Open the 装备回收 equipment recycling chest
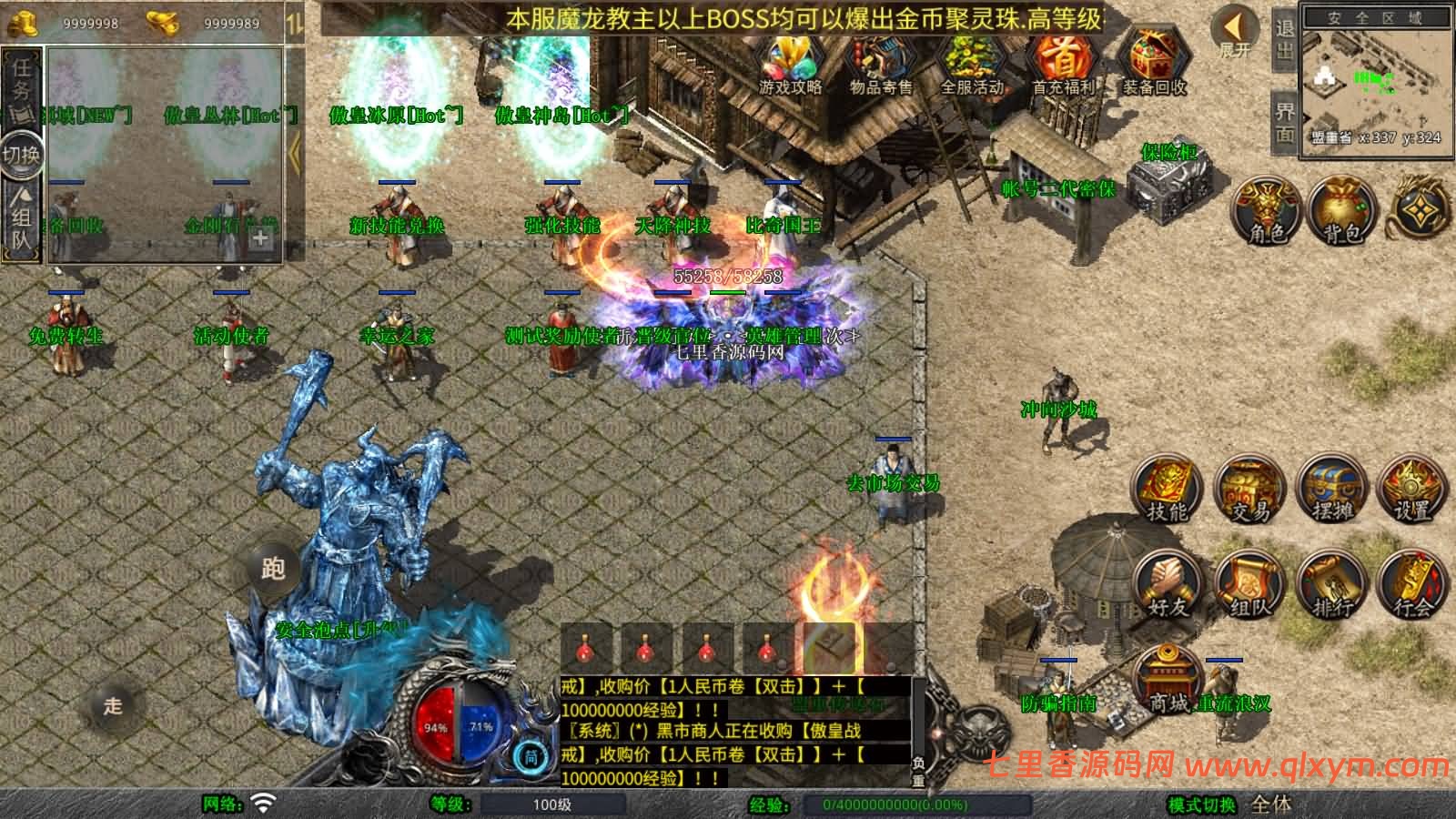 point(1153,62)
